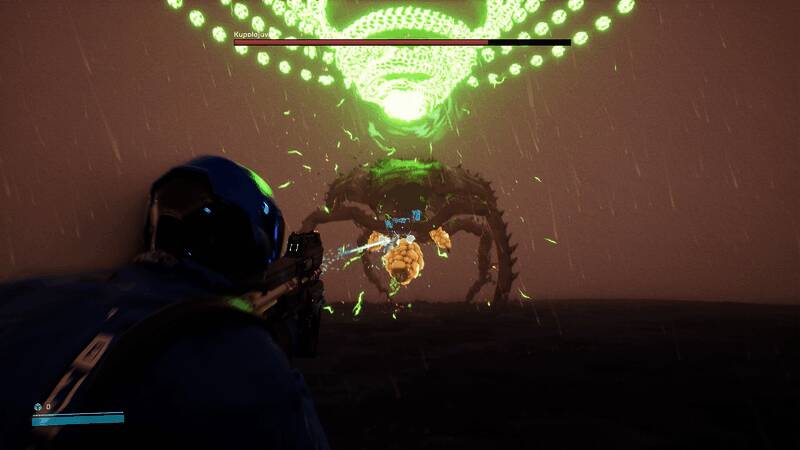Click the green cube resource icon
800x450 pixels.
[37, 407]
